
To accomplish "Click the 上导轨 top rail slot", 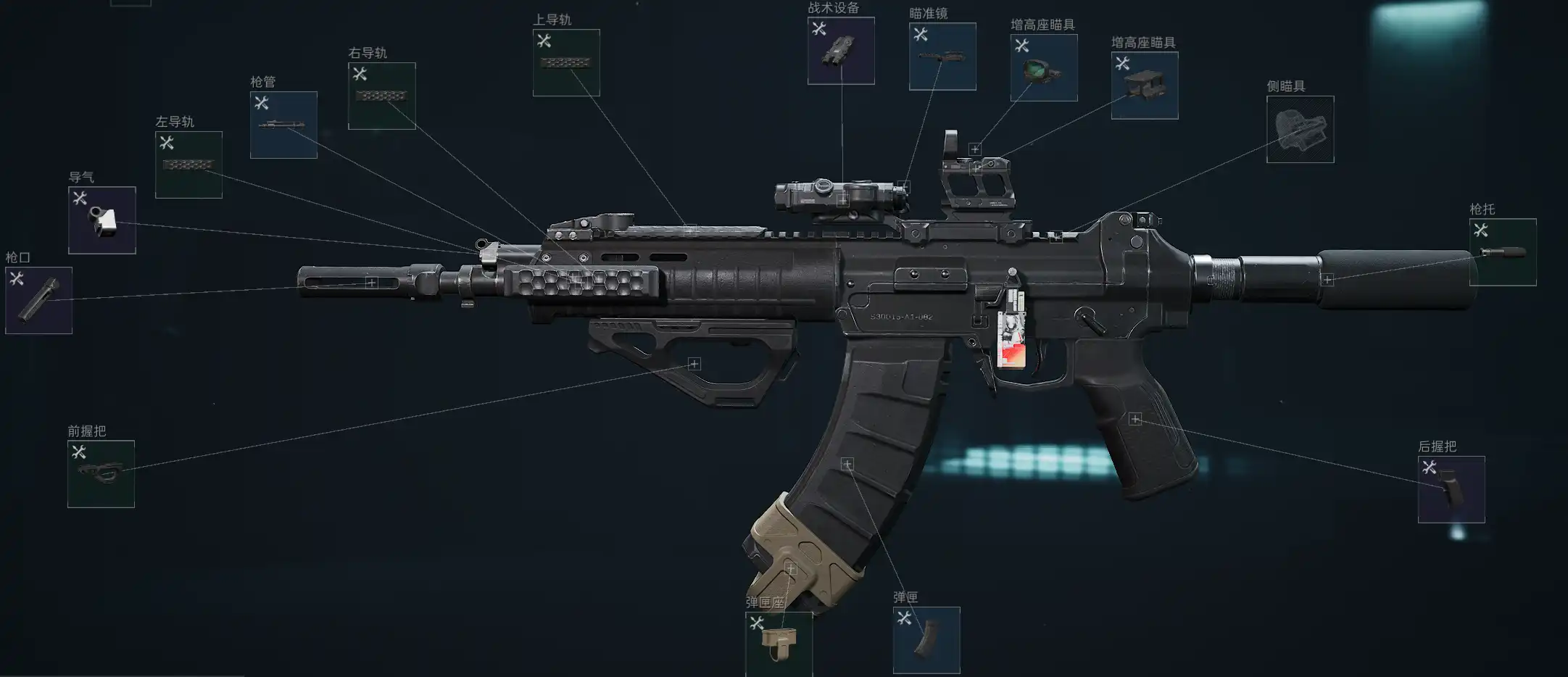I will point(566,62).
